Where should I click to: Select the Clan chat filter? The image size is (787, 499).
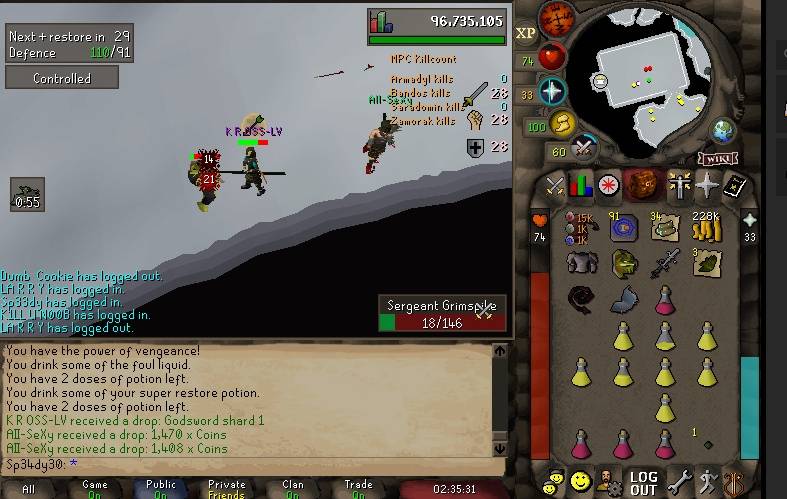(x=293, y=489)
